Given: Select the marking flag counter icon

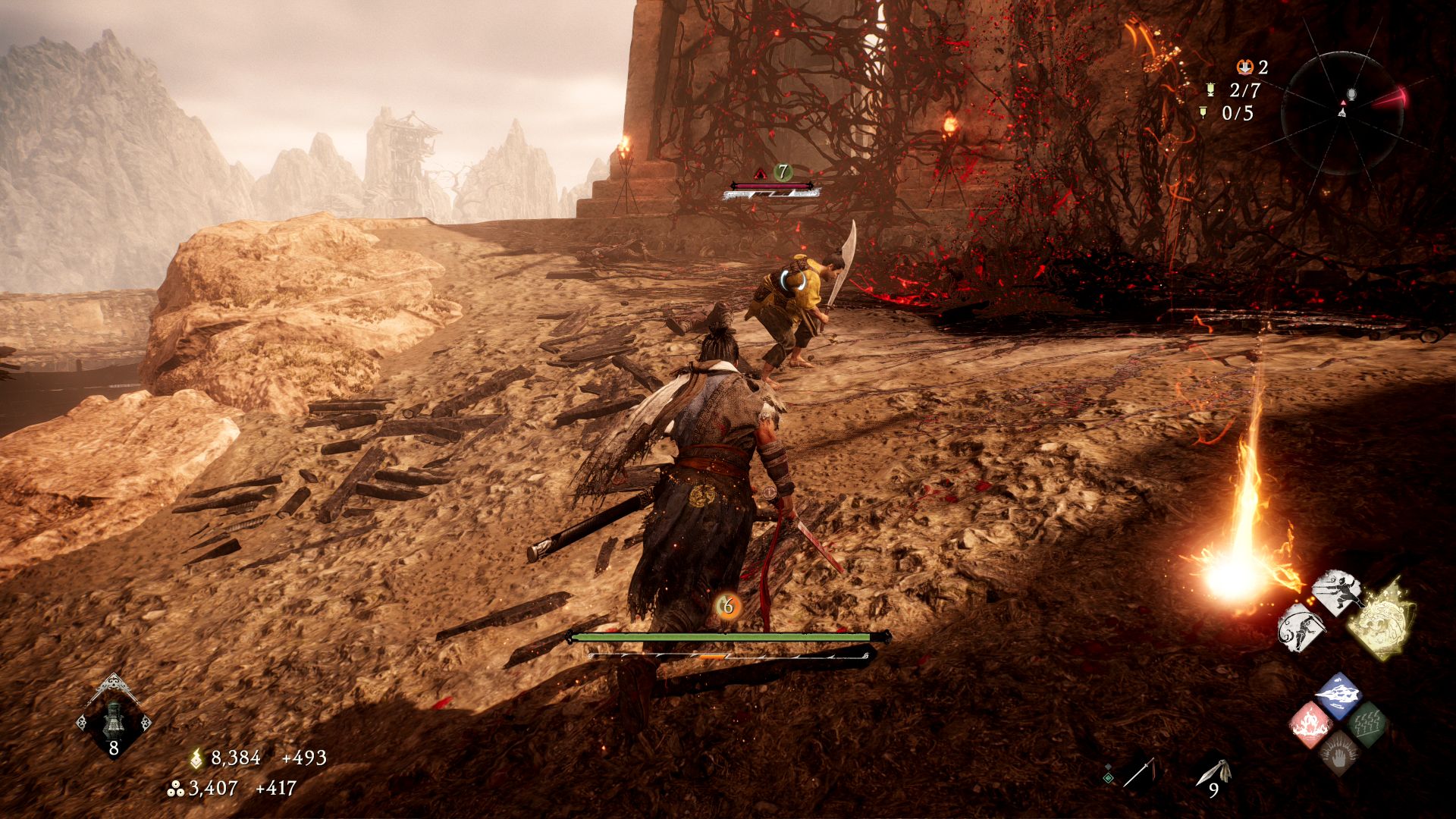Looking at the screenshot, I should [x=1203, y=113].
